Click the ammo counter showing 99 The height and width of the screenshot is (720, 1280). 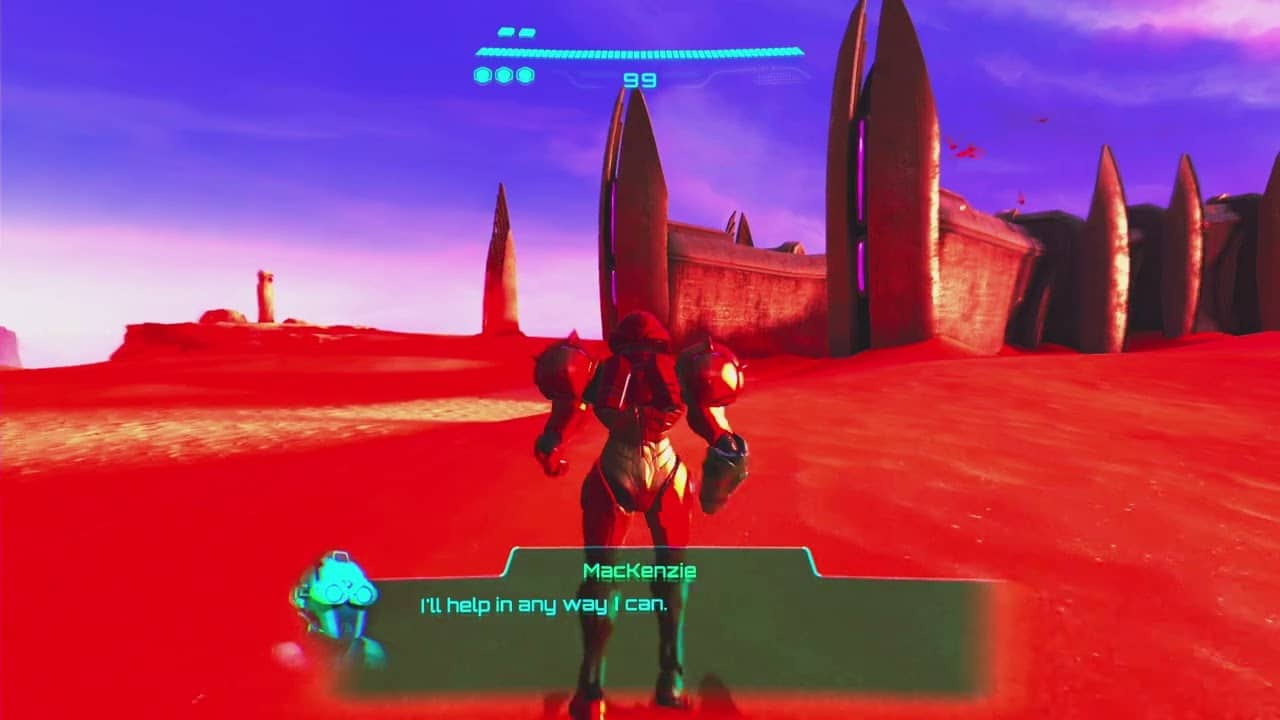coord(641,78)
